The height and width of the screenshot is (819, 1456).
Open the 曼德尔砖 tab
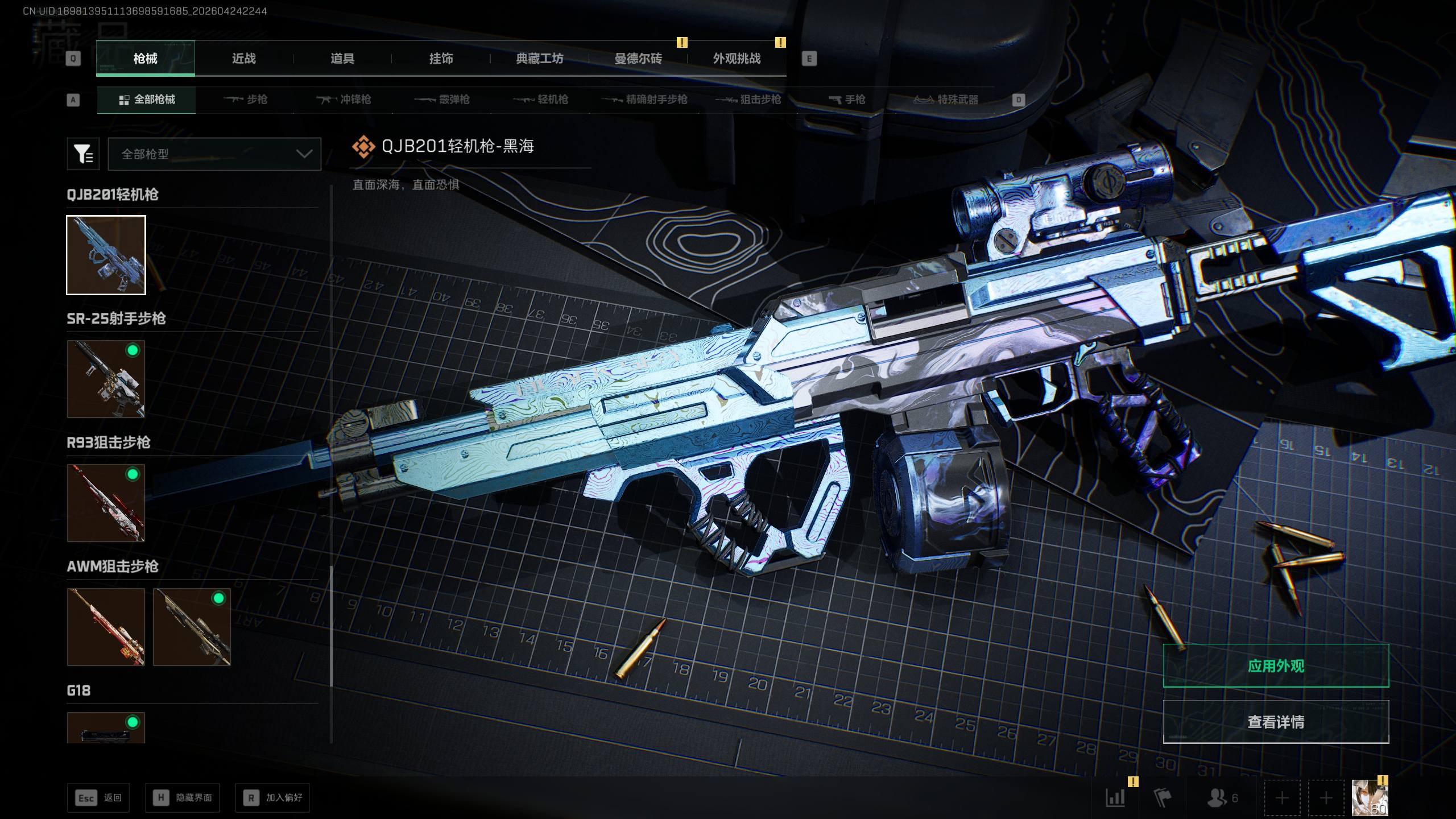pyautogui.click(x=638, y=59)
